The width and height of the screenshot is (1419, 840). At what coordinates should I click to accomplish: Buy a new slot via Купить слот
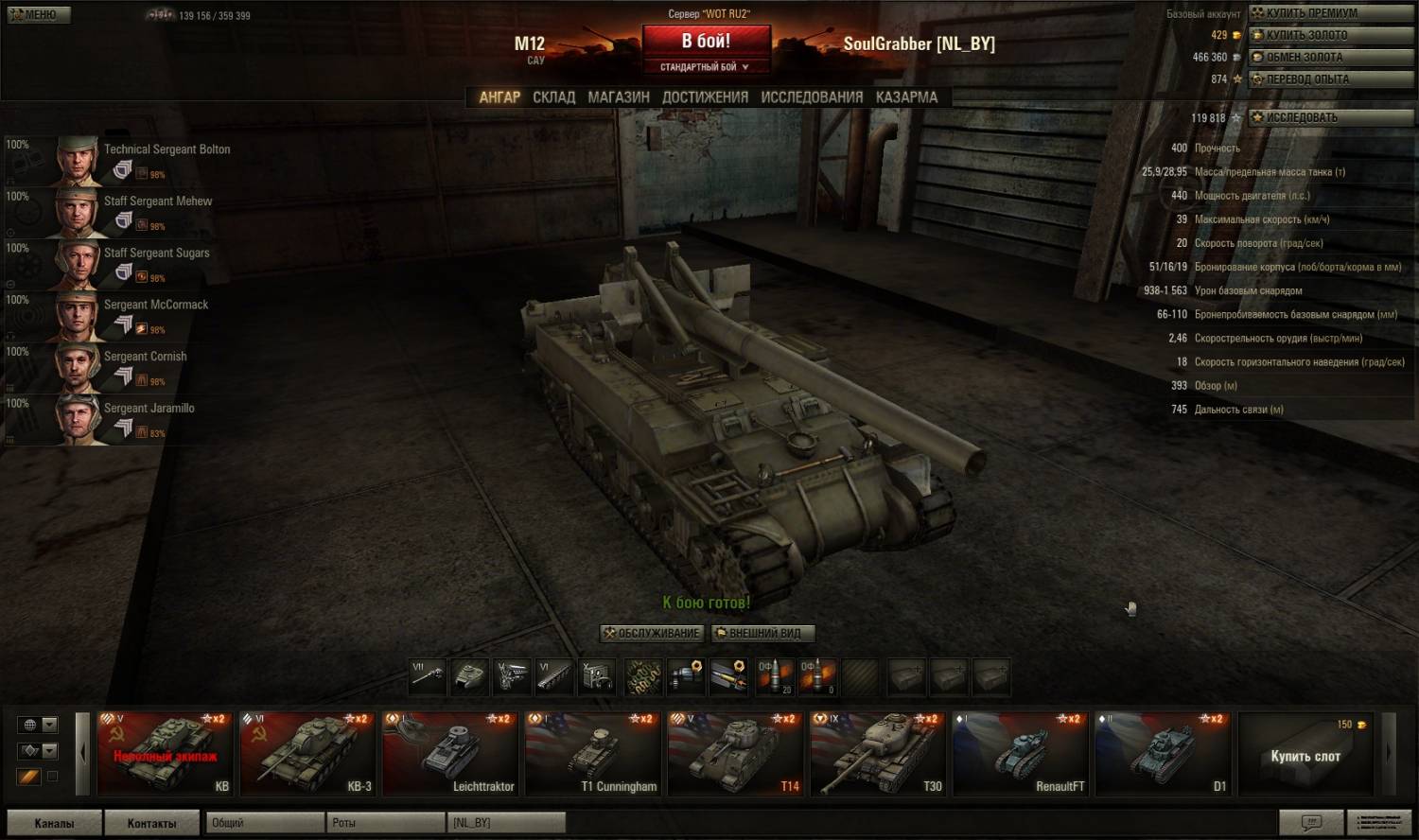1305,754
